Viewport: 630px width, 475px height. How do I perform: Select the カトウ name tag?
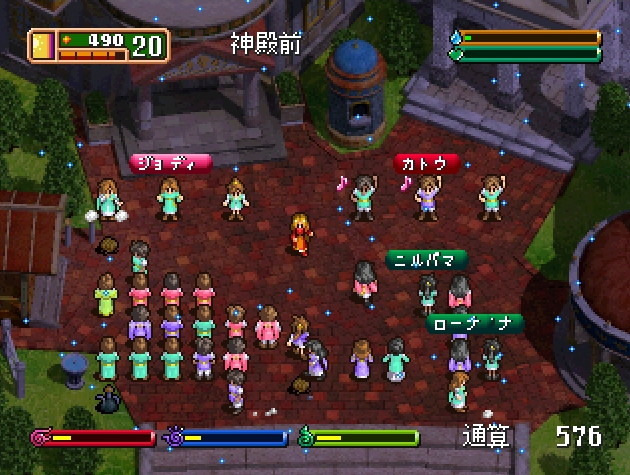tap(427, 162)
